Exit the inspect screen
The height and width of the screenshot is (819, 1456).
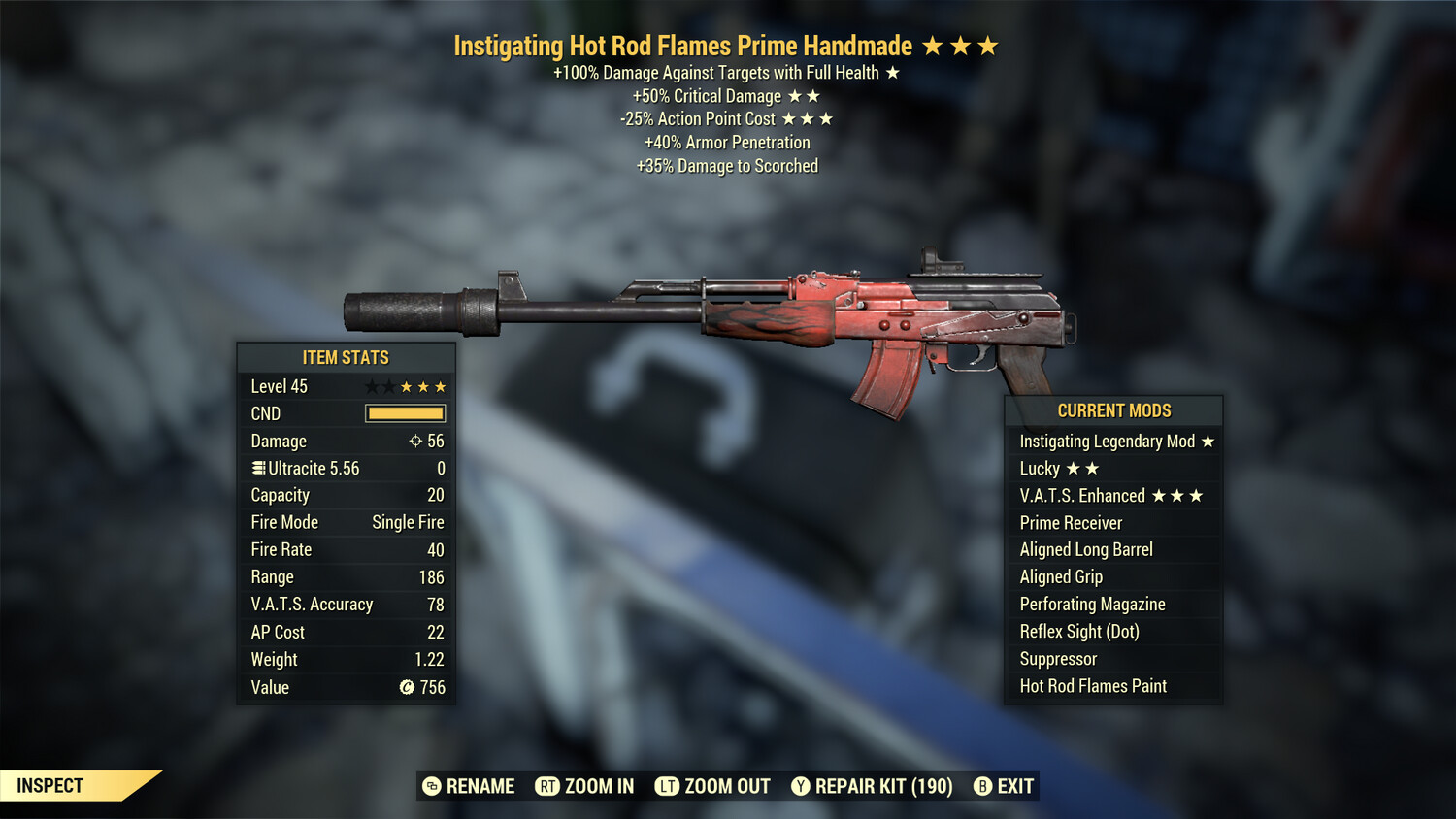click(1005, 786)
